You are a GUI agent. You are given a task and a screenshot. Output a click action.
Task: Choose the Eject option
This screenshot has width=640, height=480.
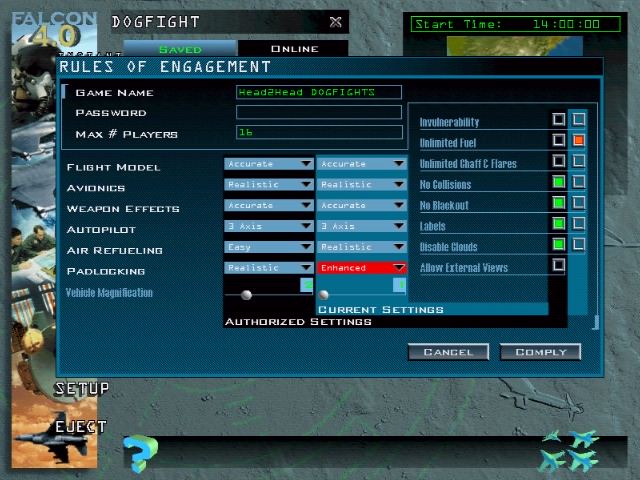80,427
